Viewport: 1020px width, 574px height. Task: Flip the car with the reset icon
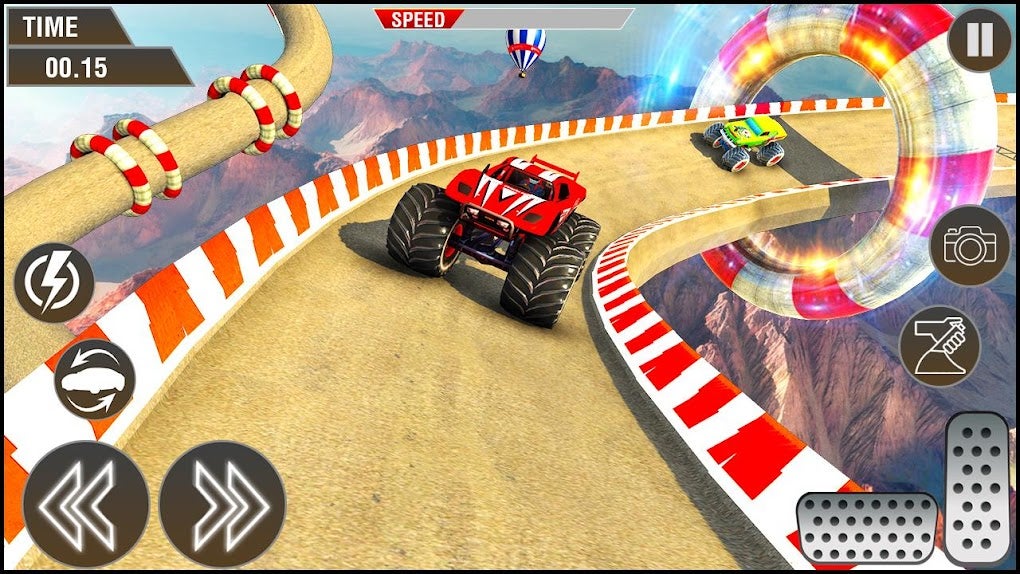pos(94,380)
